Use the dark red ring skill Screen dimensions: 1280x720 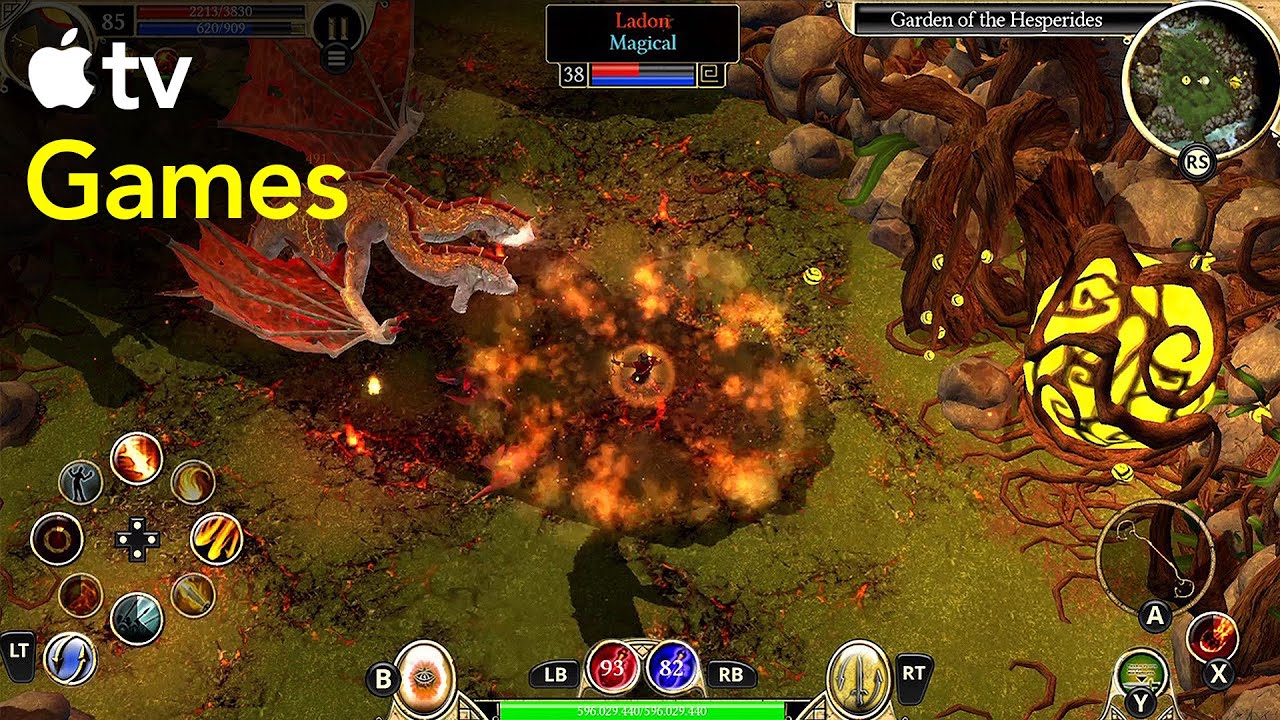tap(56, 539)
